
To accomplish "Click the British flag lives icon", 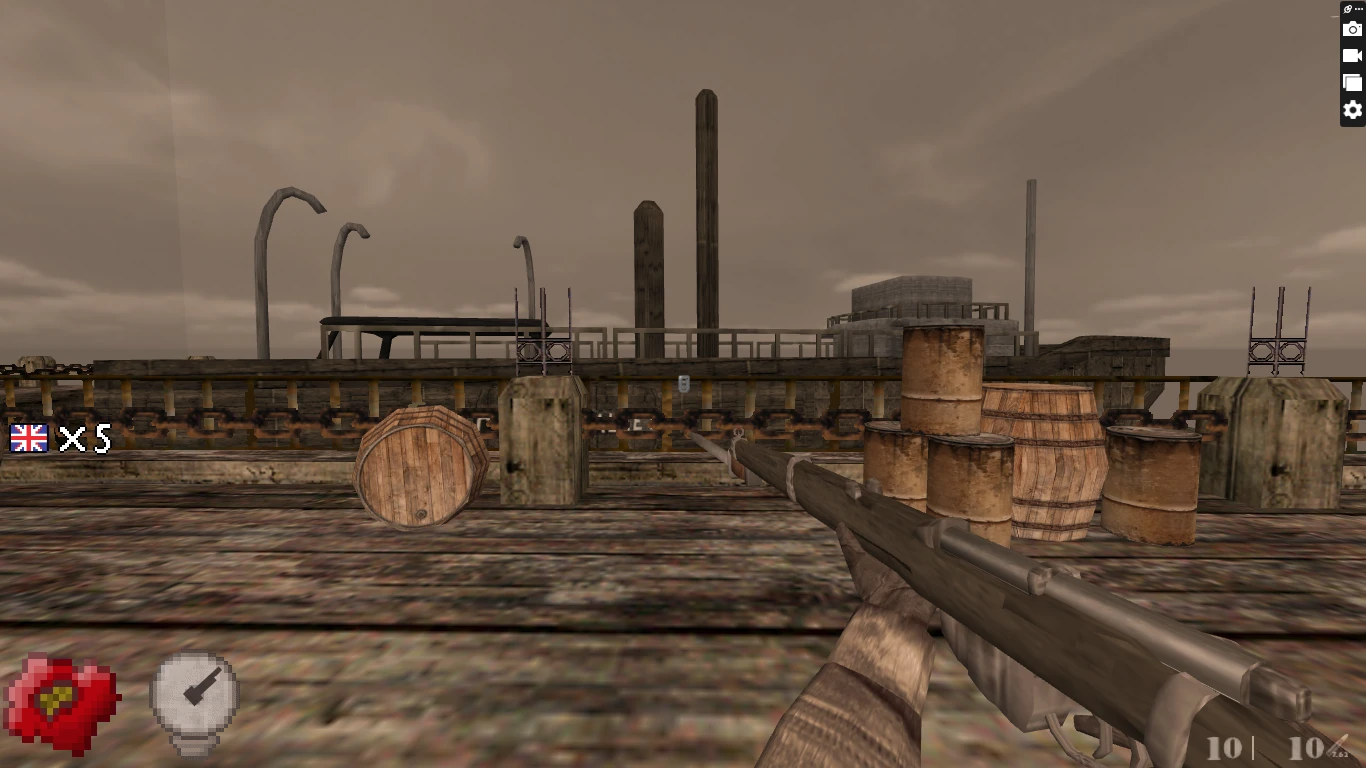I will (x=29, y=438).
